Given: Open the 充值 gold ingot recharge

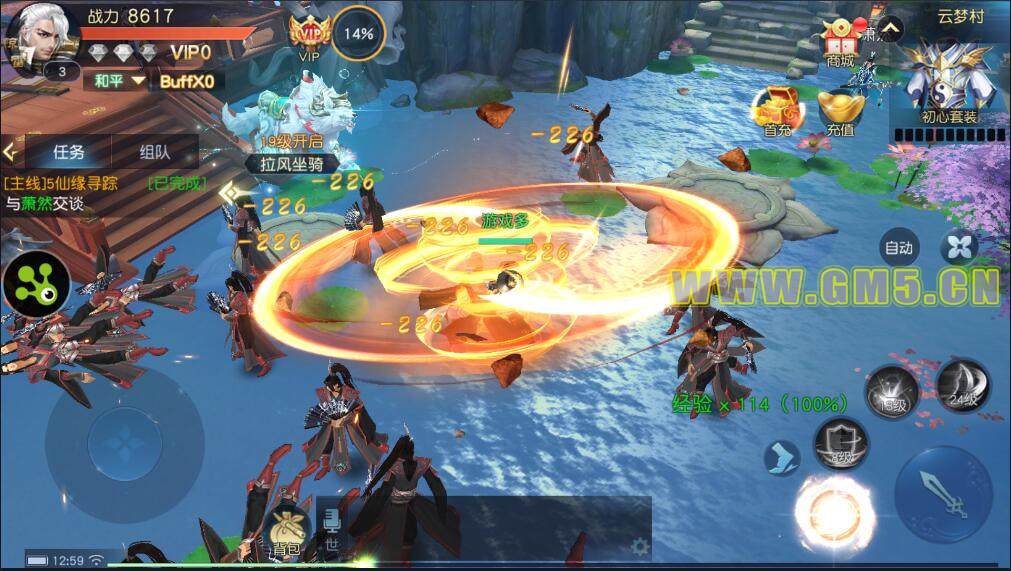Looking at the screenshot, I should (x=839, y=111).
